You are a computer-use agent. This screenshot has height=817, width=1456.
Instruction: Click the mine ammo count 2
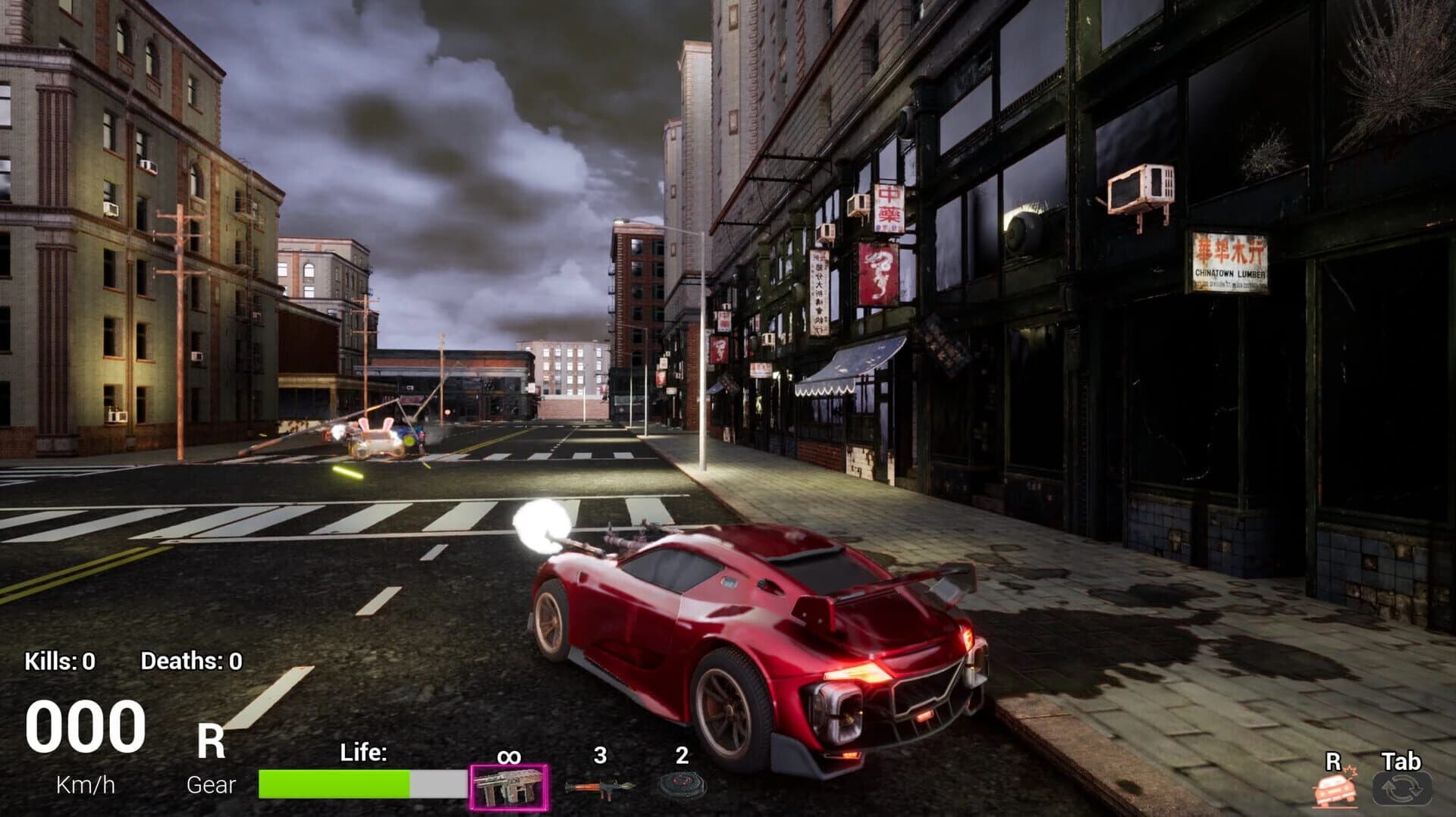[680, 753]
